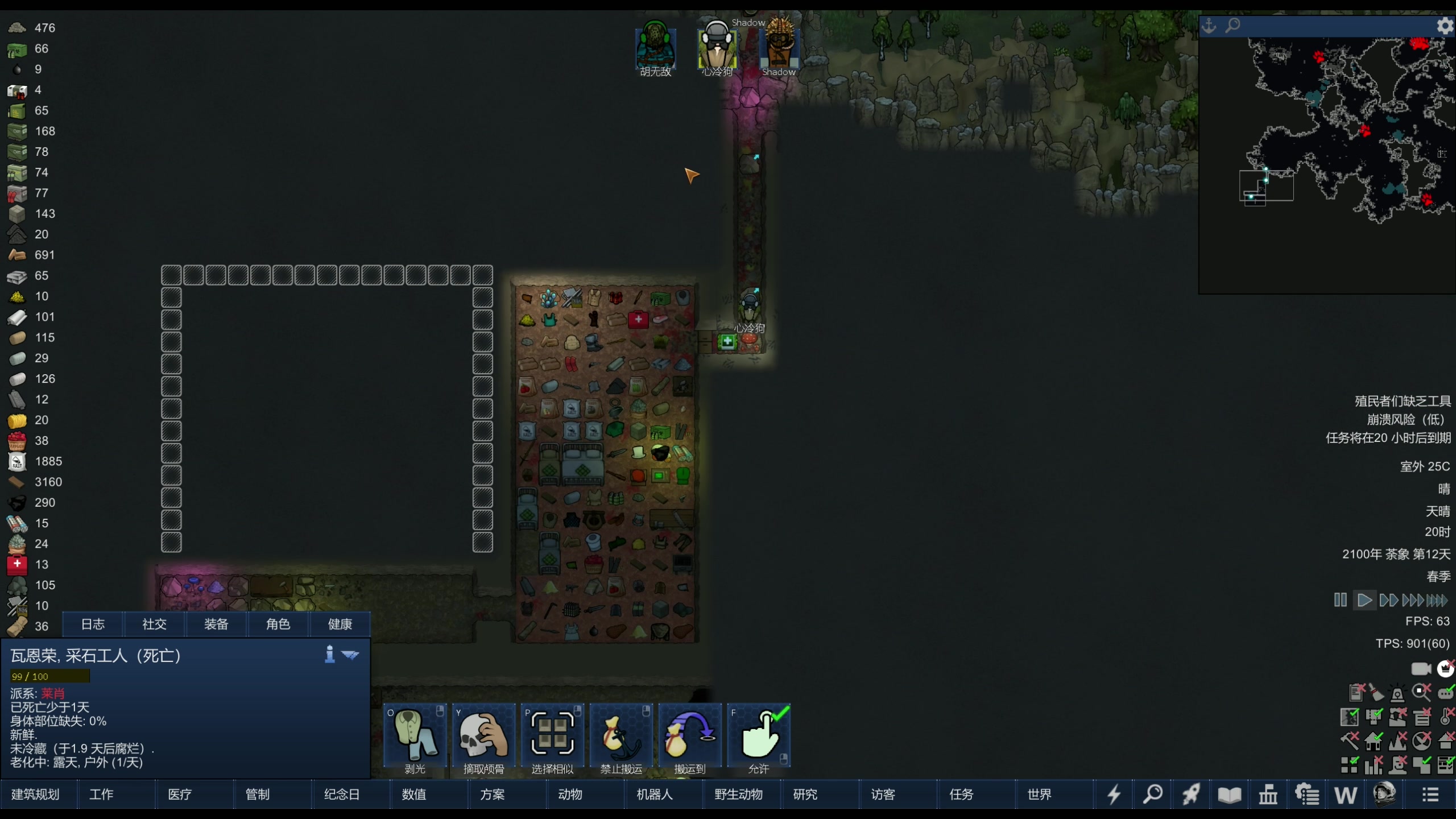Pause the game speed
Viewport: 1456px width, 819px height.
[1340, 600]
